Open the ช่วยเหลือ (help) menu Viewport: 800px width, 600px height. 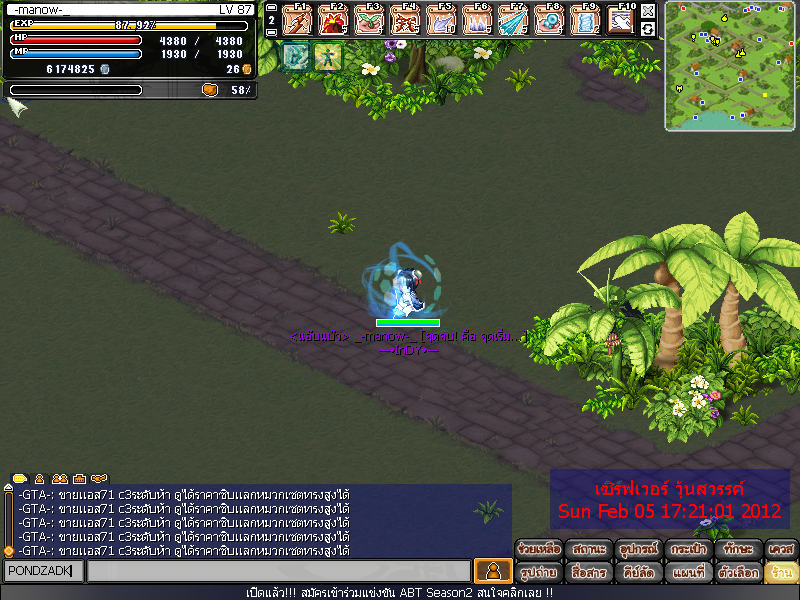coord(539,549)
